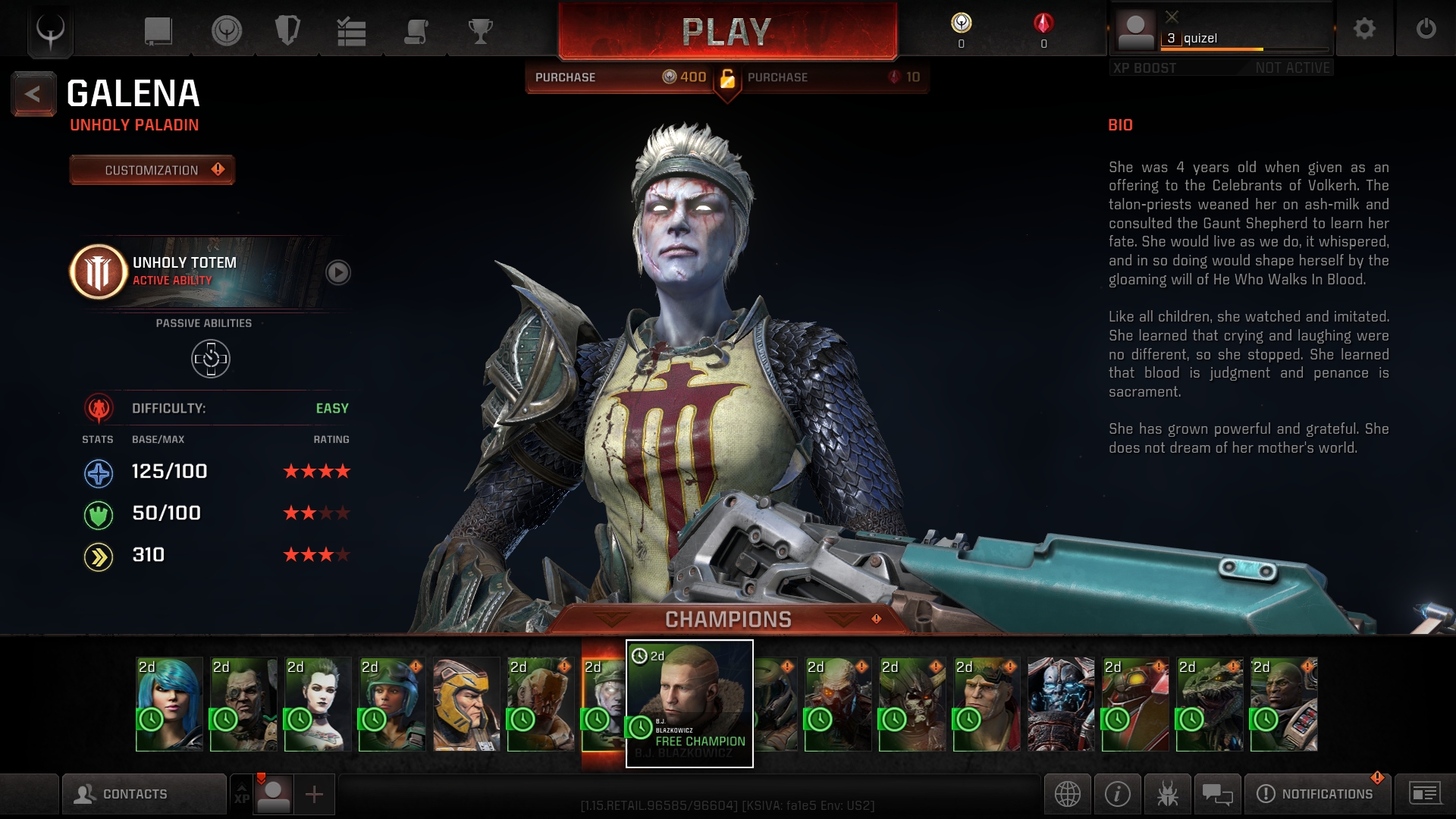Screen dimensions: 1456x819
Task: Purchase Galena for 400 shards
Action: click(x=620, y=77)
